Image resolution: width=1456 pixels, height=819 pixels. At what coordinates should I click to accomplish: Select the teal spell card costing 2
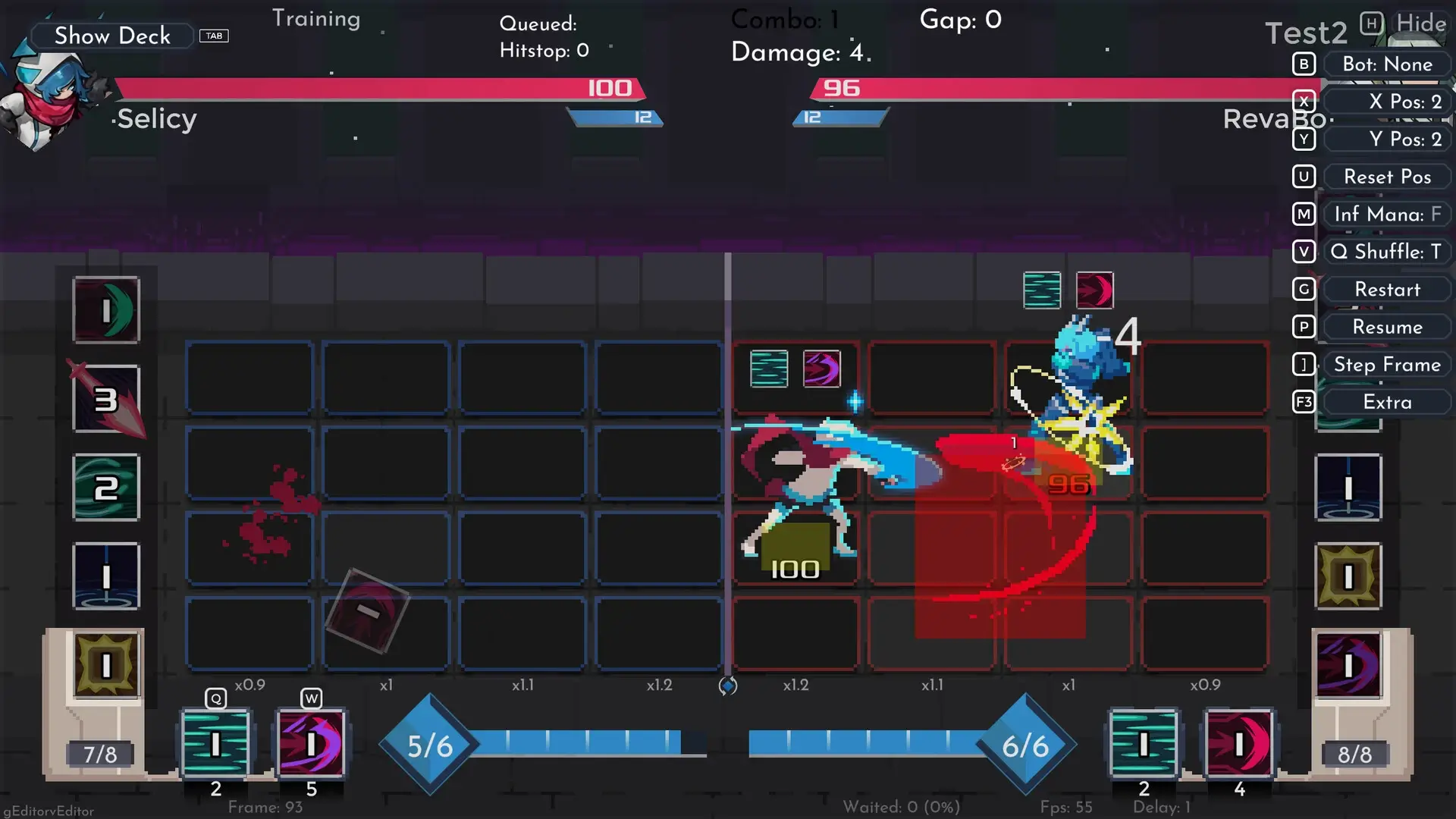pyautogui.click(x=215, y=744)
